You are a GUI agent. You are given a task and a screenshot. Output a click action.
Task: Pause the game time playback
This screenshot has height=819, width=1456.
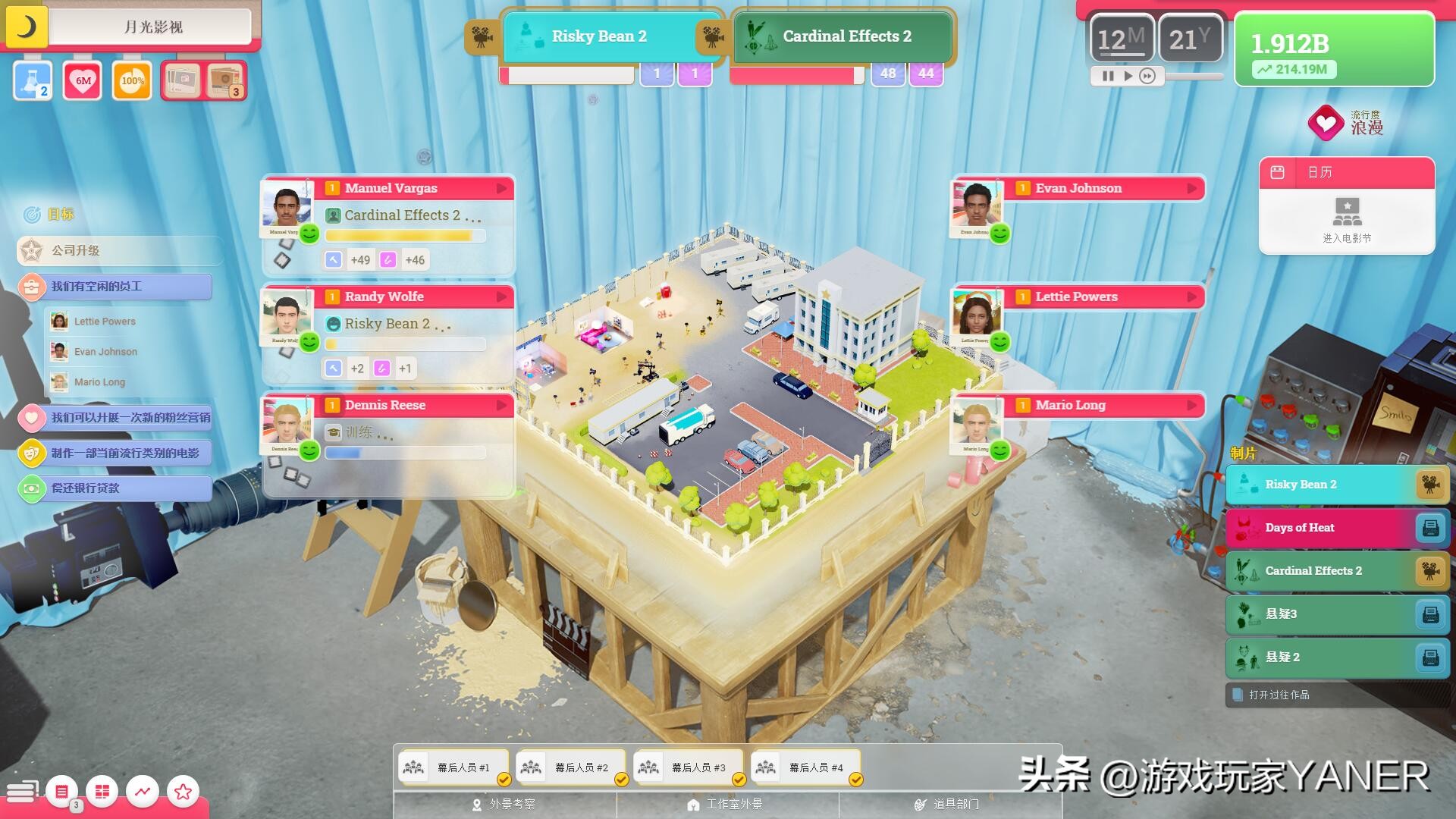click(1107, 76)
